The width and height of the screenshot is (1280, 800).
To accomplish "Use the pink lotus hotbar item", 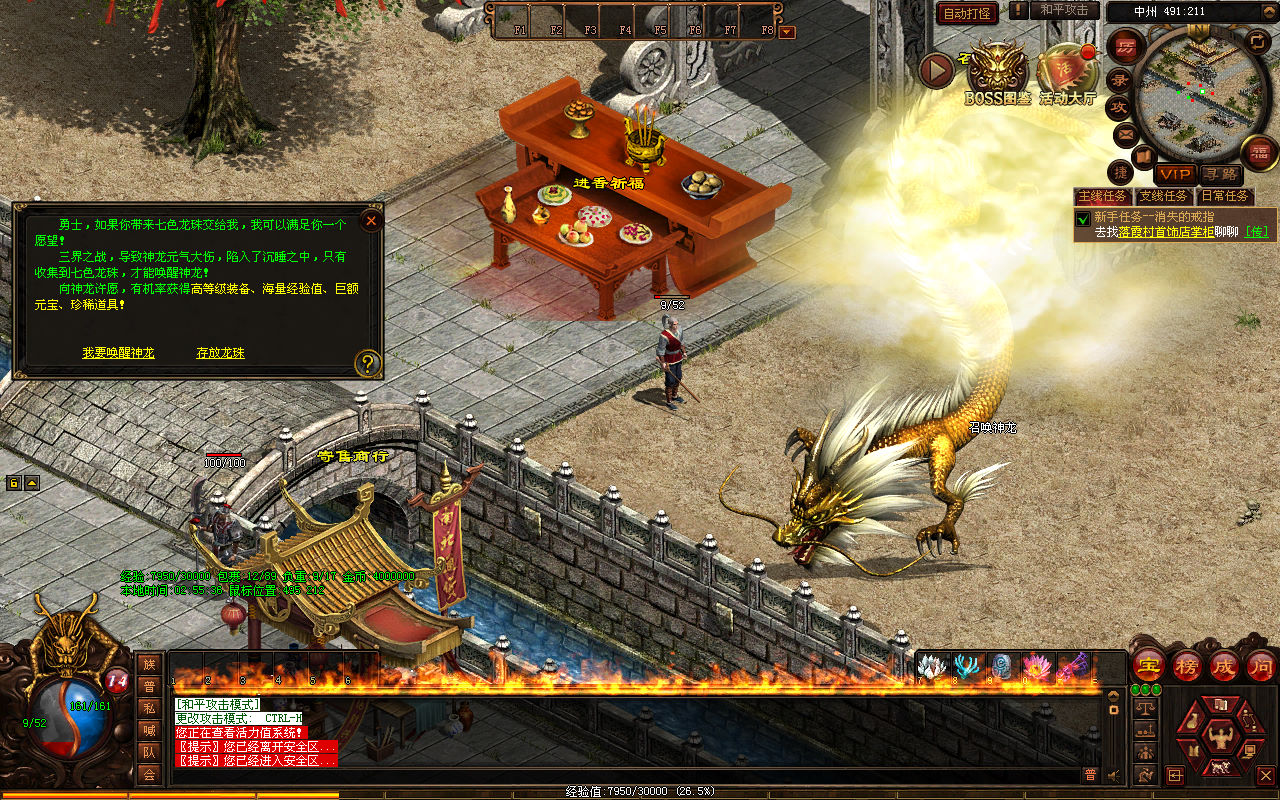I will pyautogui.click(x=1036, y=667).
